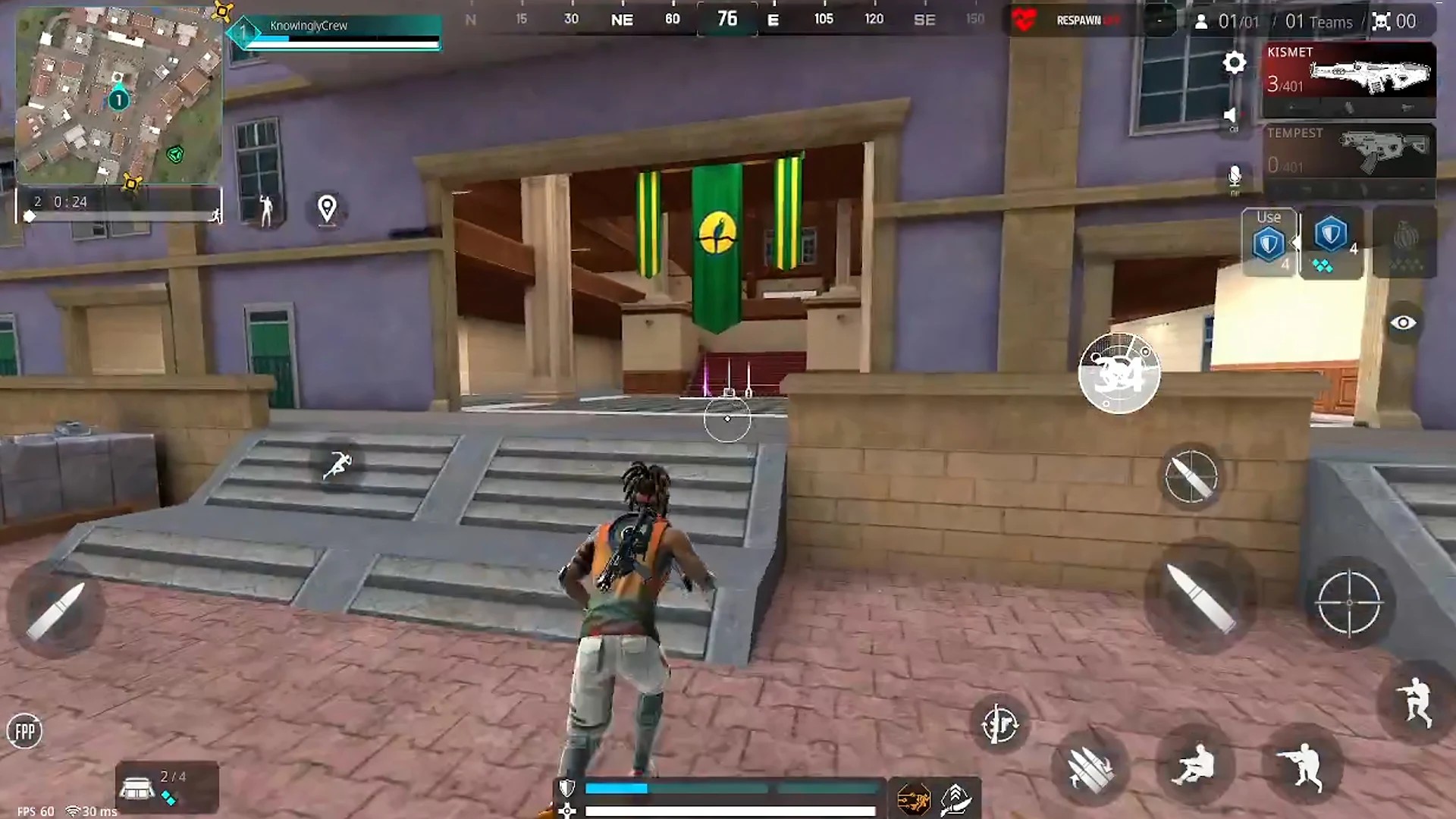Open the settings gear icon
This screenshot has height=819, width=1456.
coord(1234,63)
